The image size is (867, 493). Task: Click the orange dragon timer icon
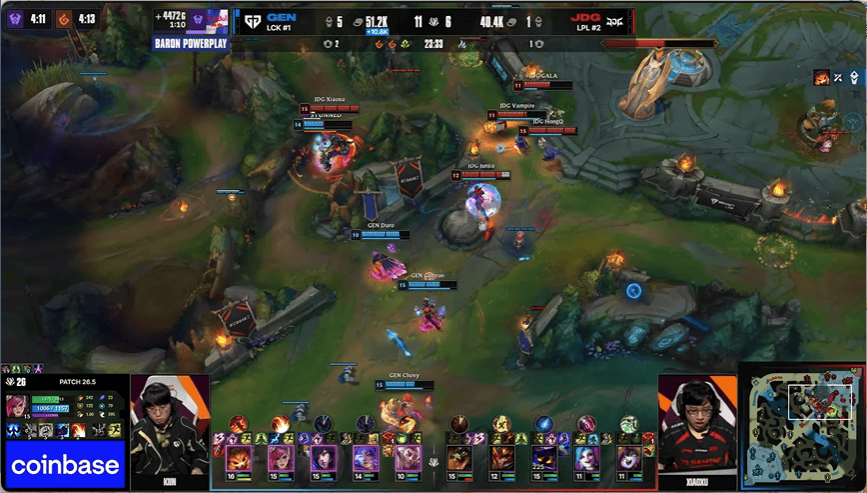(x=62, y=17)
